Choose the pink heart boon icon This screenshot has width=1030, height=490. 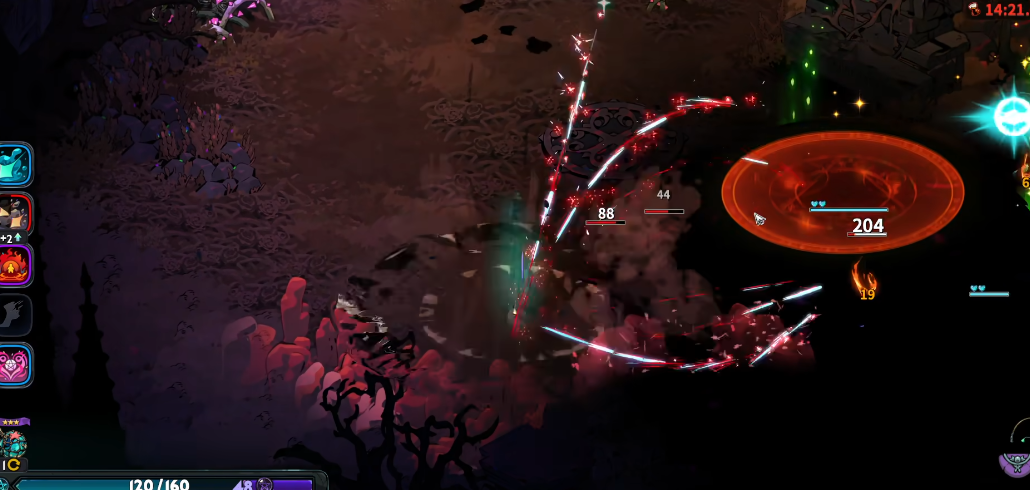pyautogui.click(x=16, y=365)
